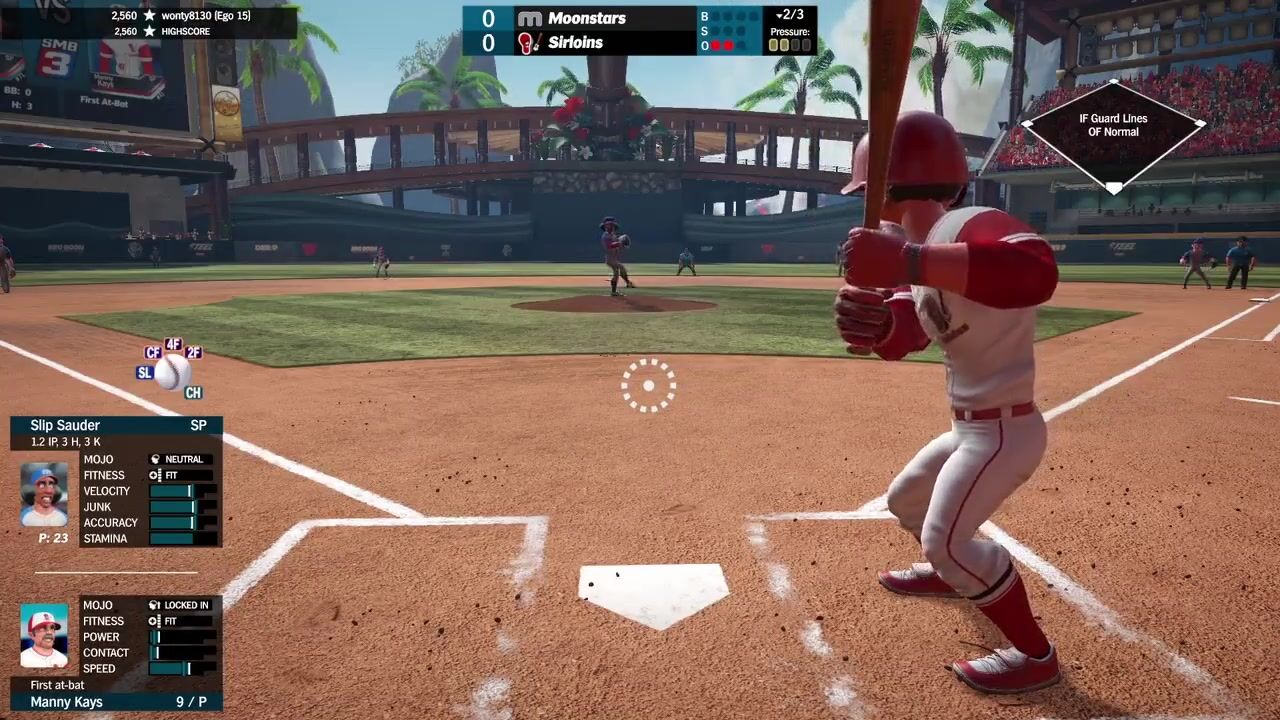Click the Moonstars team logo
The width and height of the screenshot is (1280, 720).
(530, 18)
